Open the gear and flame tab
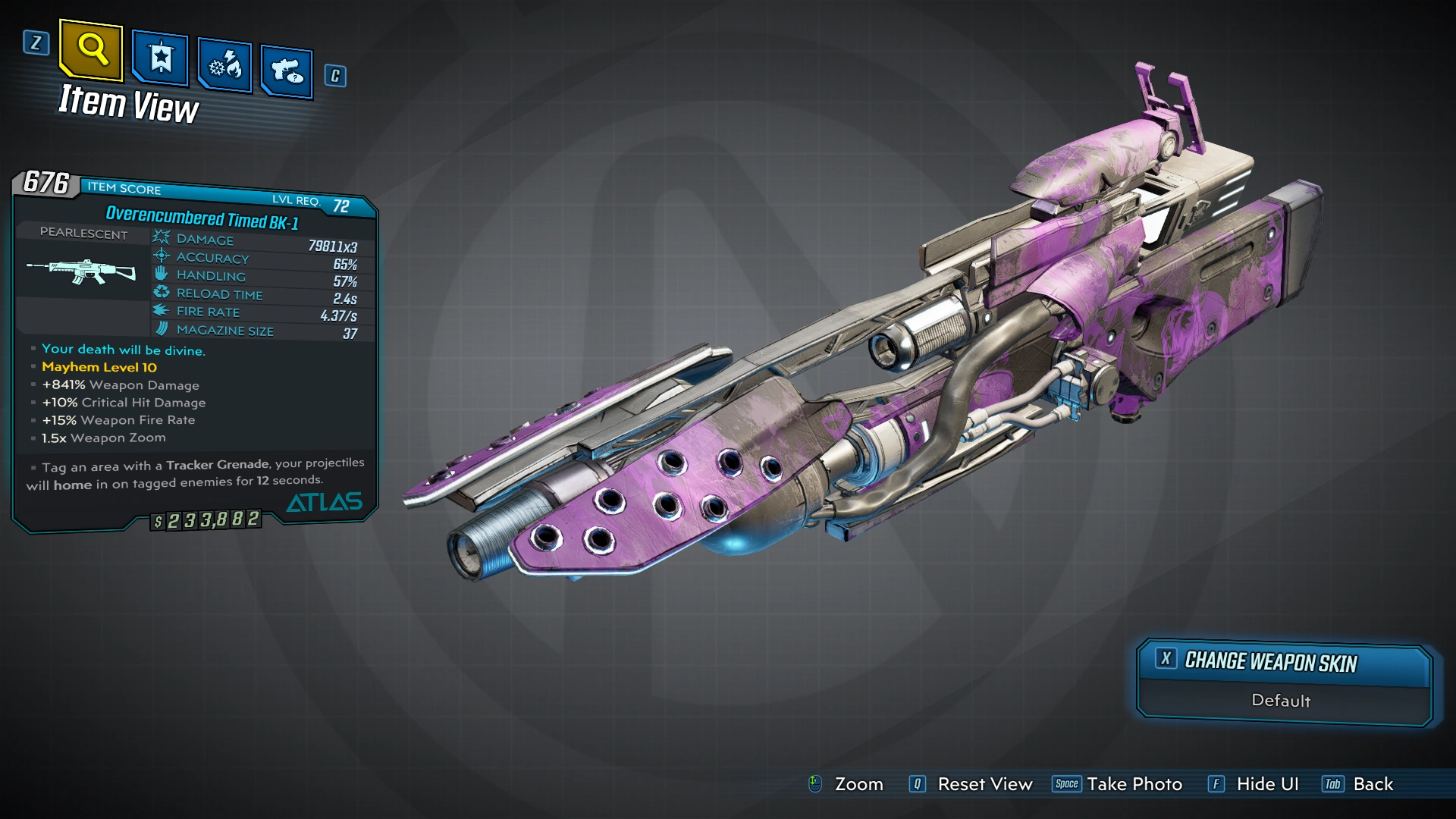The width and height of the screenshot is (1456, 819). [x=225, y=66]
